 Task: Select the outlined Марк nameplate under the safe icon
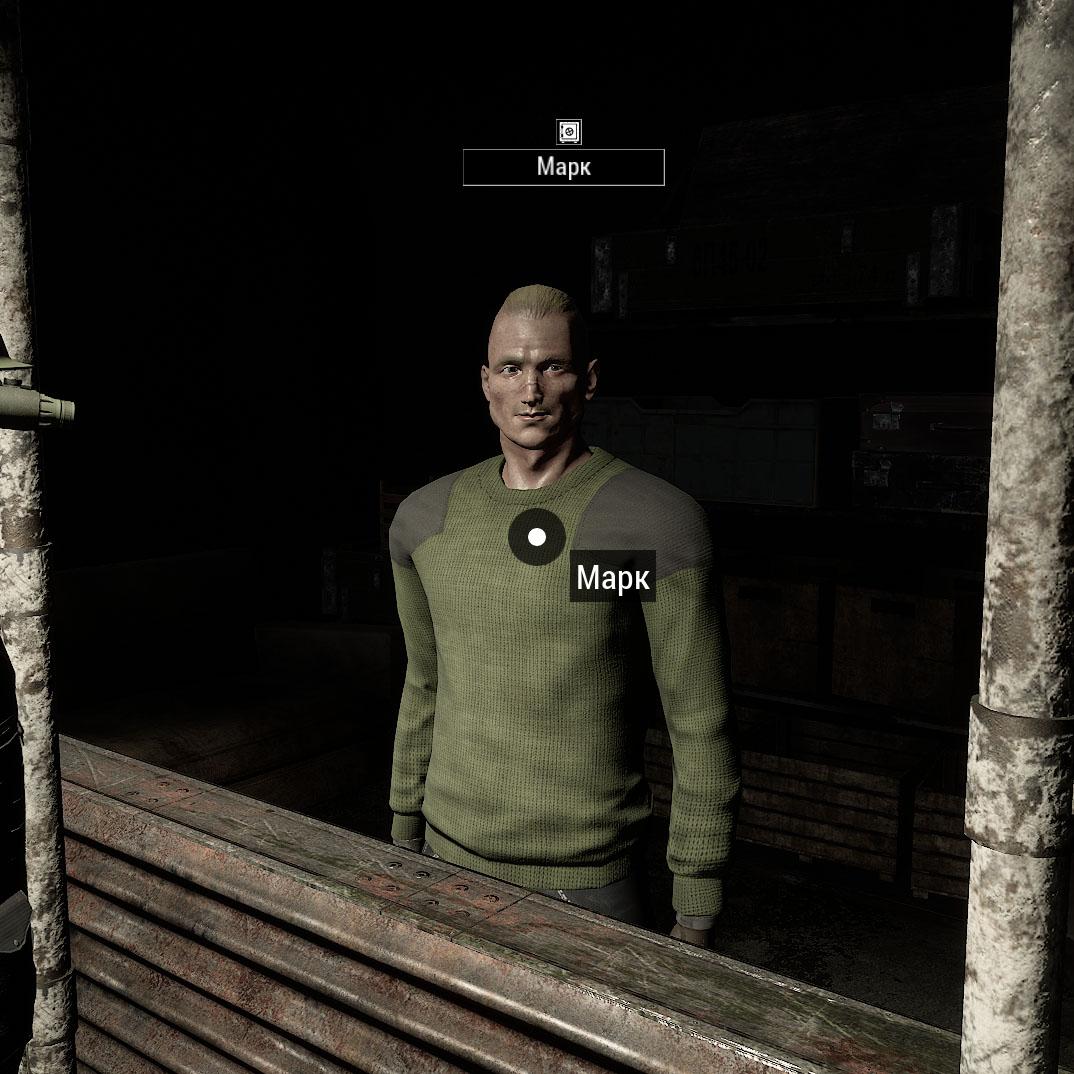tap(563, 167)
